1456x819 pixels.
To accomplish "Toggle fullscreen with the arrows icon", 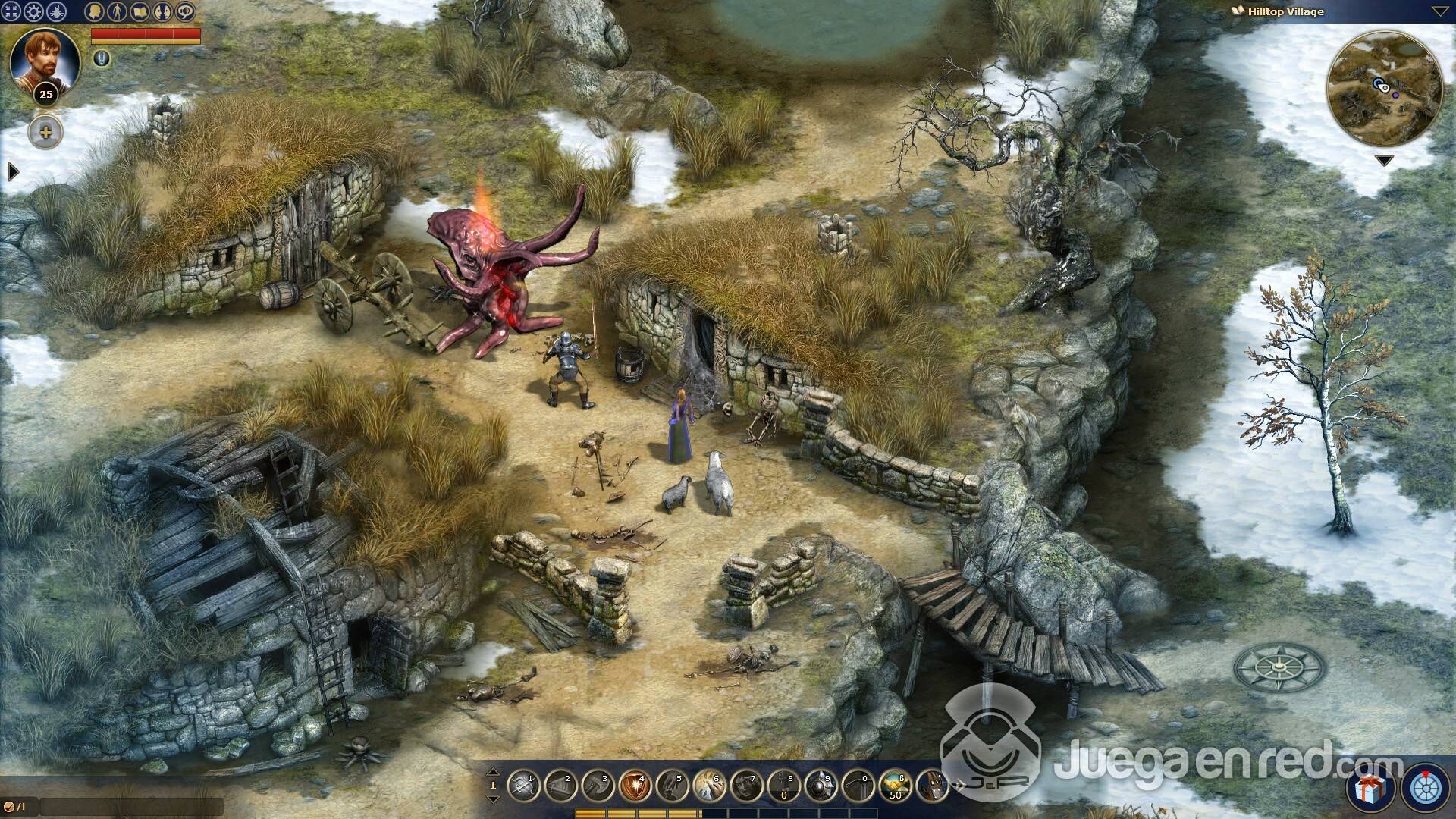I will (11, 11).
